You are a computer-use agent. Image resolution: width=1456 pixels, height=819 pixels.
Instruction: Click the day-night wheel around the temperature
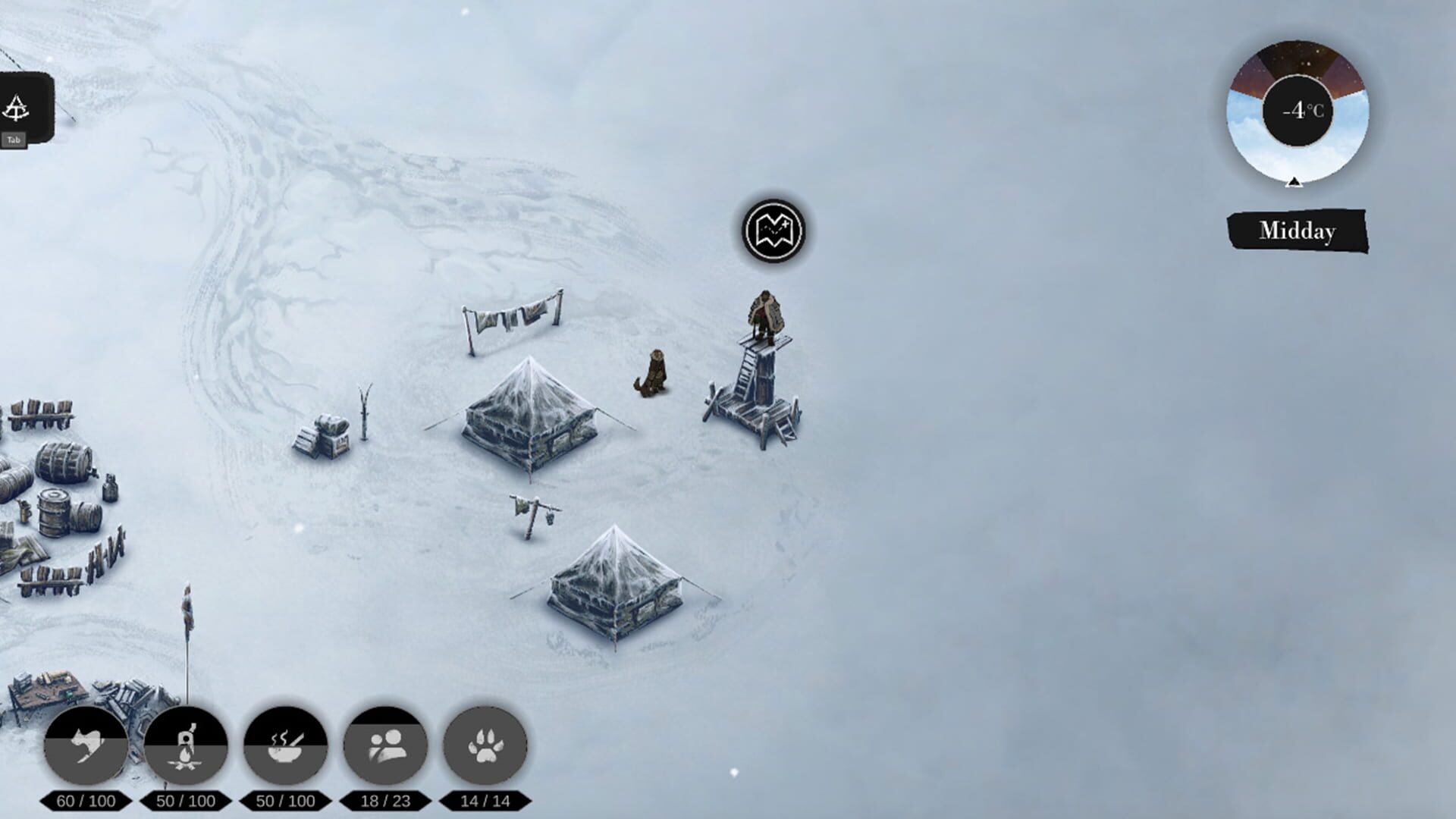(x=1294, y=68)
